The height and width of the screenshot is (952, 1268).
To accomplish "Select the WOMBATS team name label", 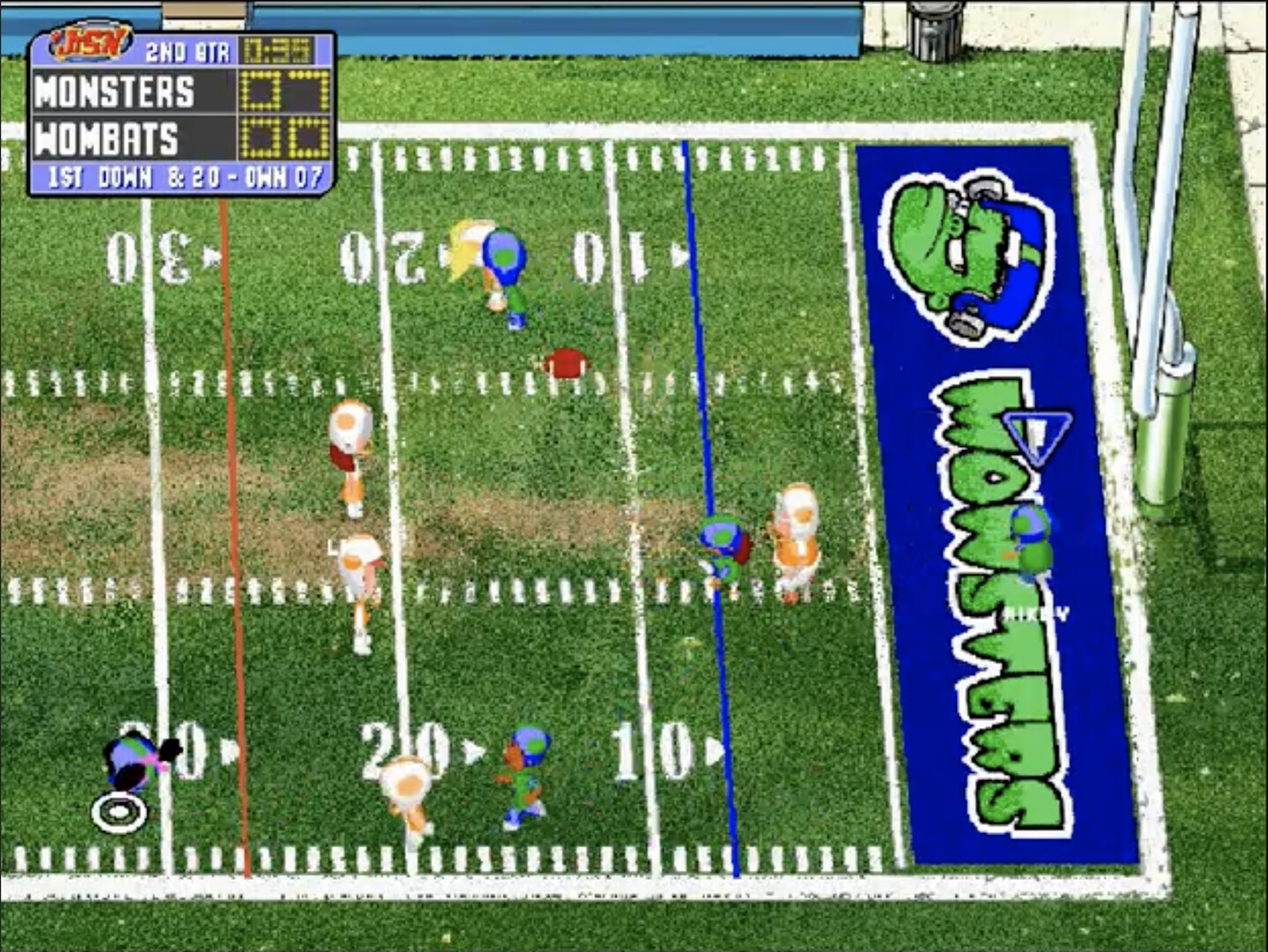I will 108,137.
